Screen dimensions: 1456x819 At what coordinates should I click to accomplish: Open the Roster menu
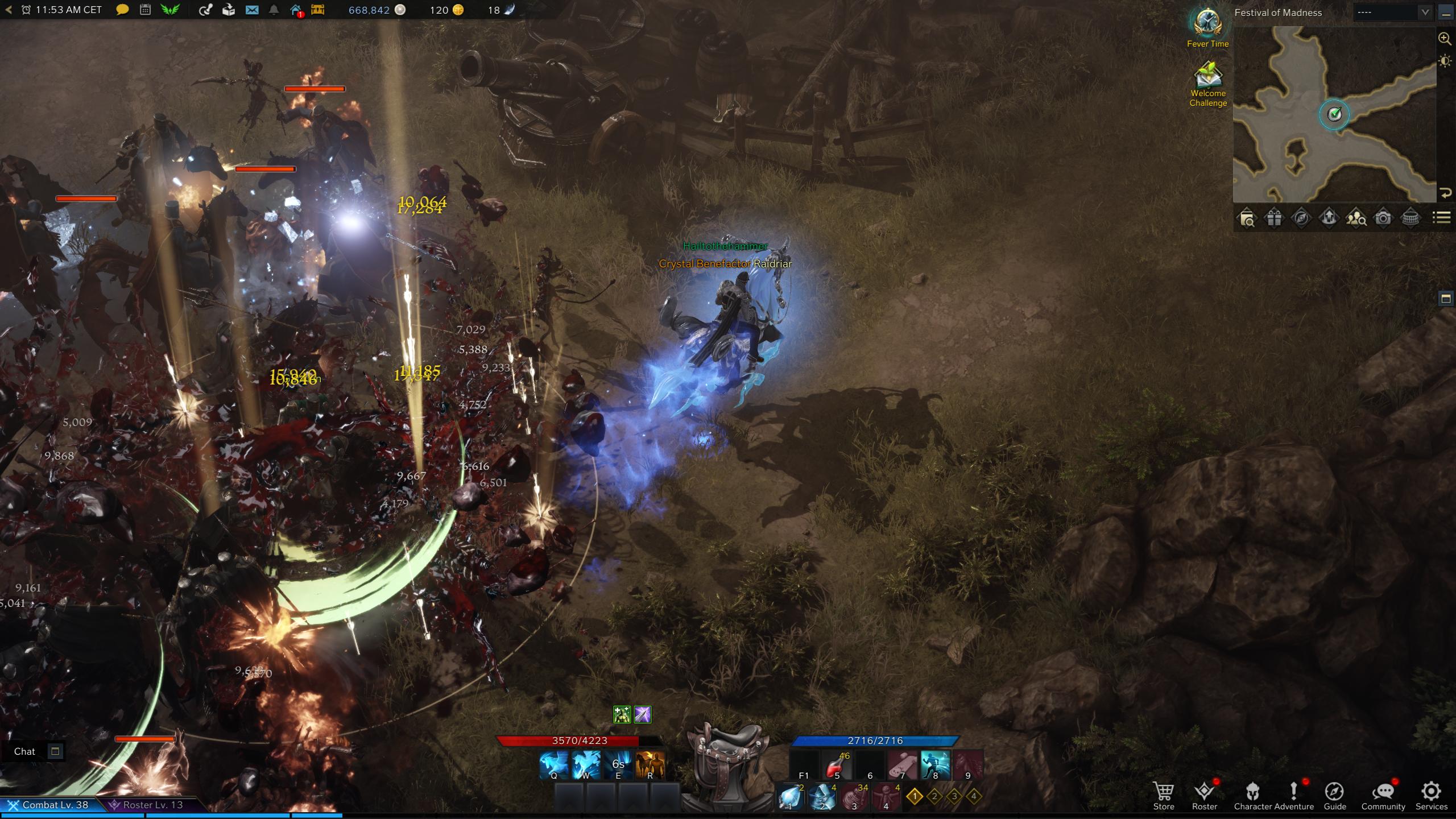pyautogui.click(x=1204, y=795)
